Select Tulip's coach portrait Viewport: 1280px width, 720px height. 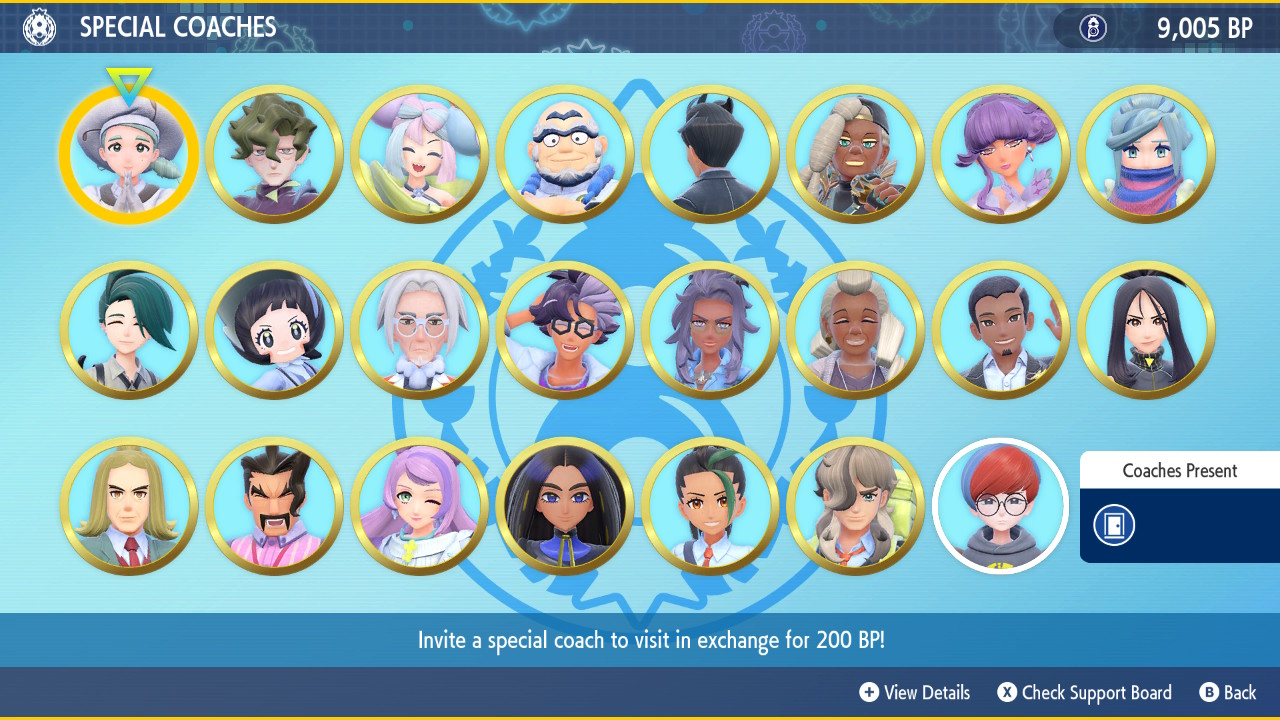coord(1001,153)
